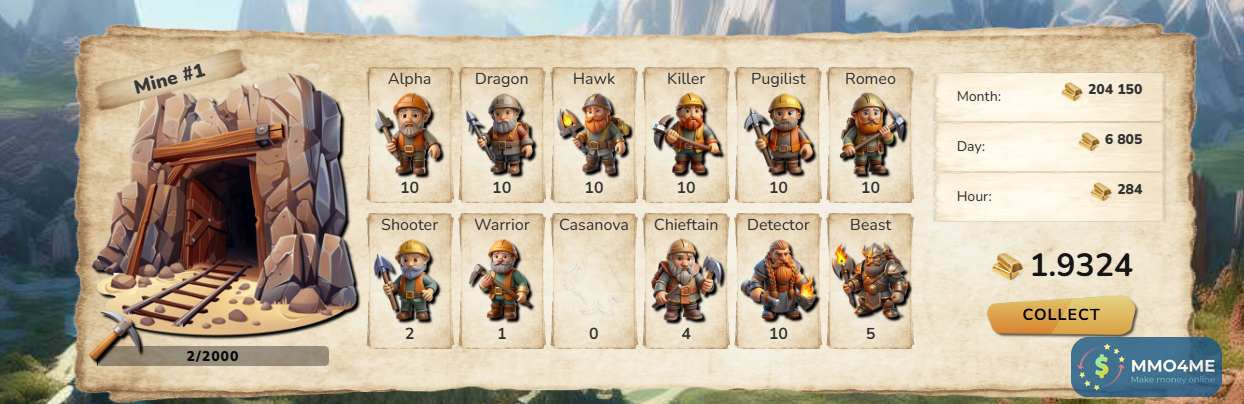Select the Detector dwarf card
The height and width of the screenshot is (404, 1244).
tap(778, 280)
